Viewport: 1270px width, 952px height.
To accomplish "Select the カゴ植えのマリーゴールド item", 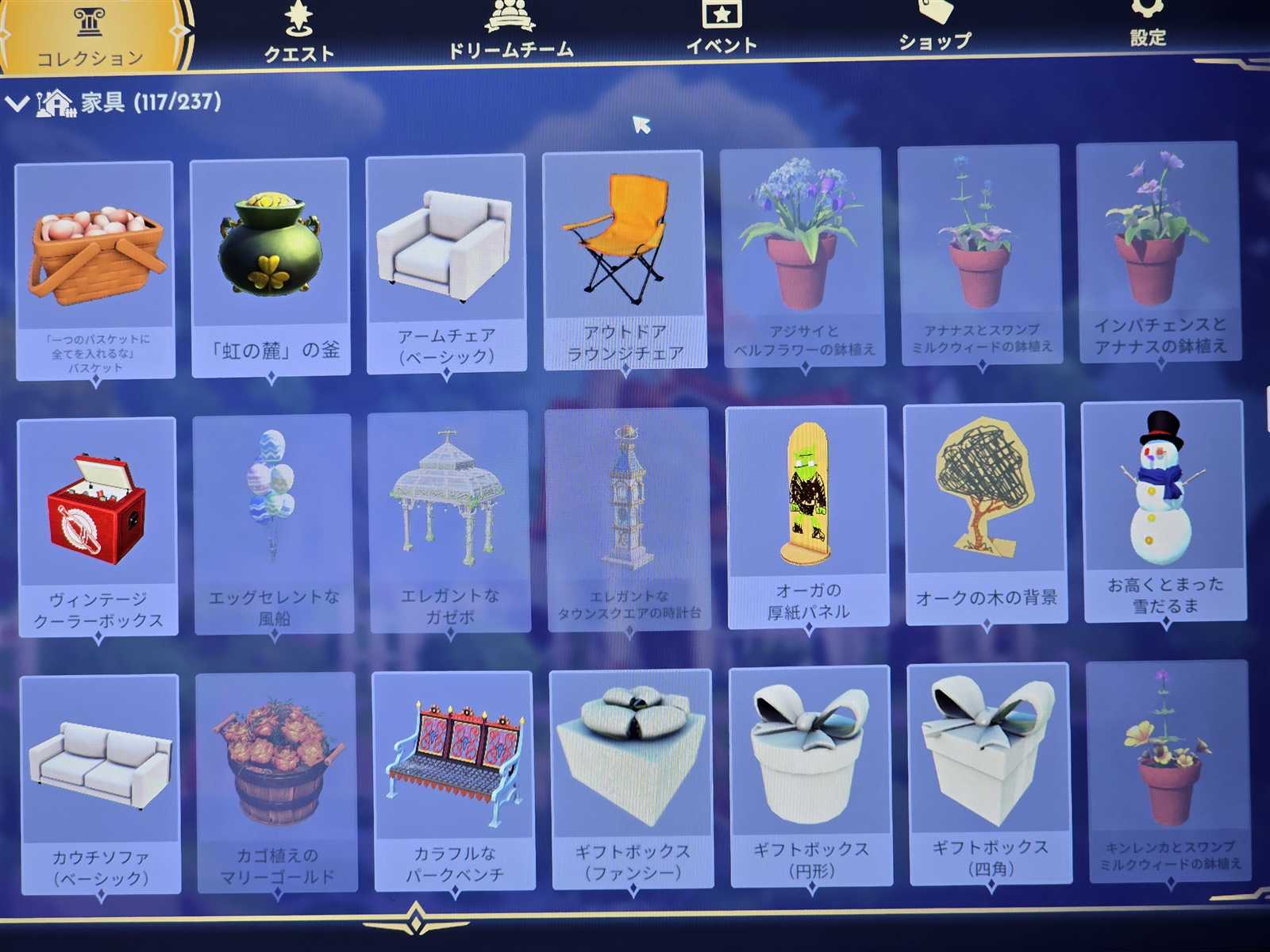I will [x=276, y=780].
